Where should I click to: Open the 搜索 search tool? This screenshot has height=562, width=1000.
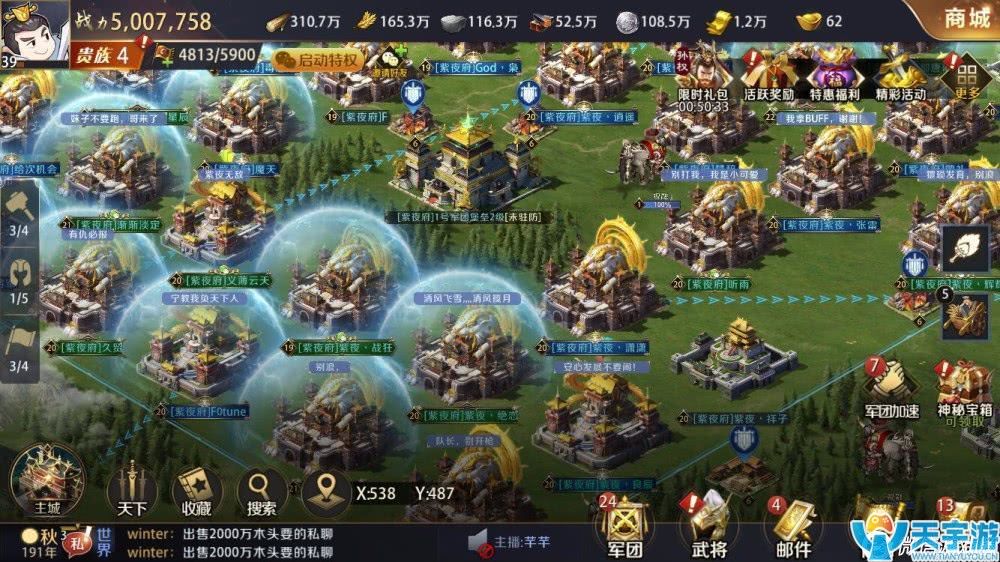coord(262,490)
